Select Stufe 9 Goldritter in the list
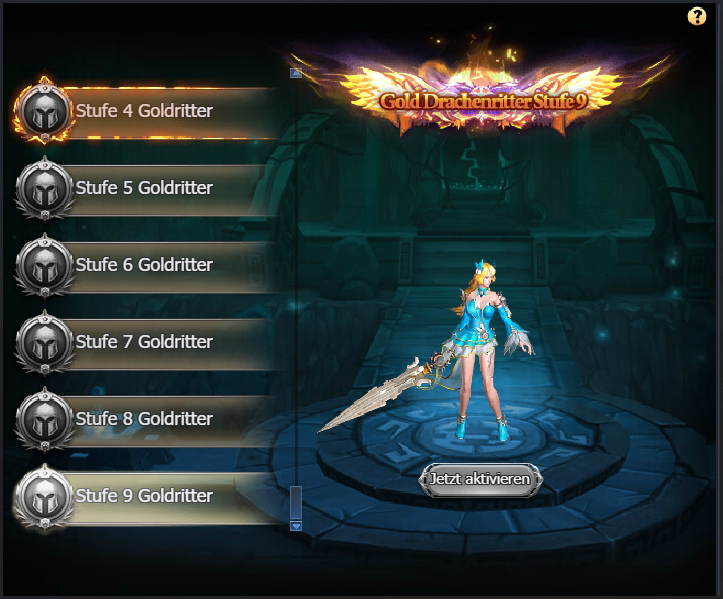Viewport: 723px width, 599px height. (144, 496)
